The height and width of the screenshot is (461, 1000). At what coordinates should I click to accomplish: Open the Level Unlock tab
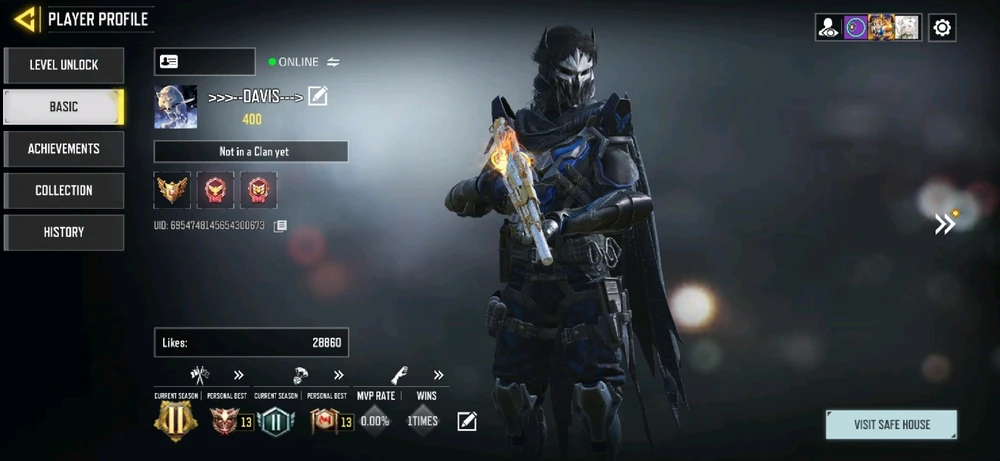click(x=64, y=65)
